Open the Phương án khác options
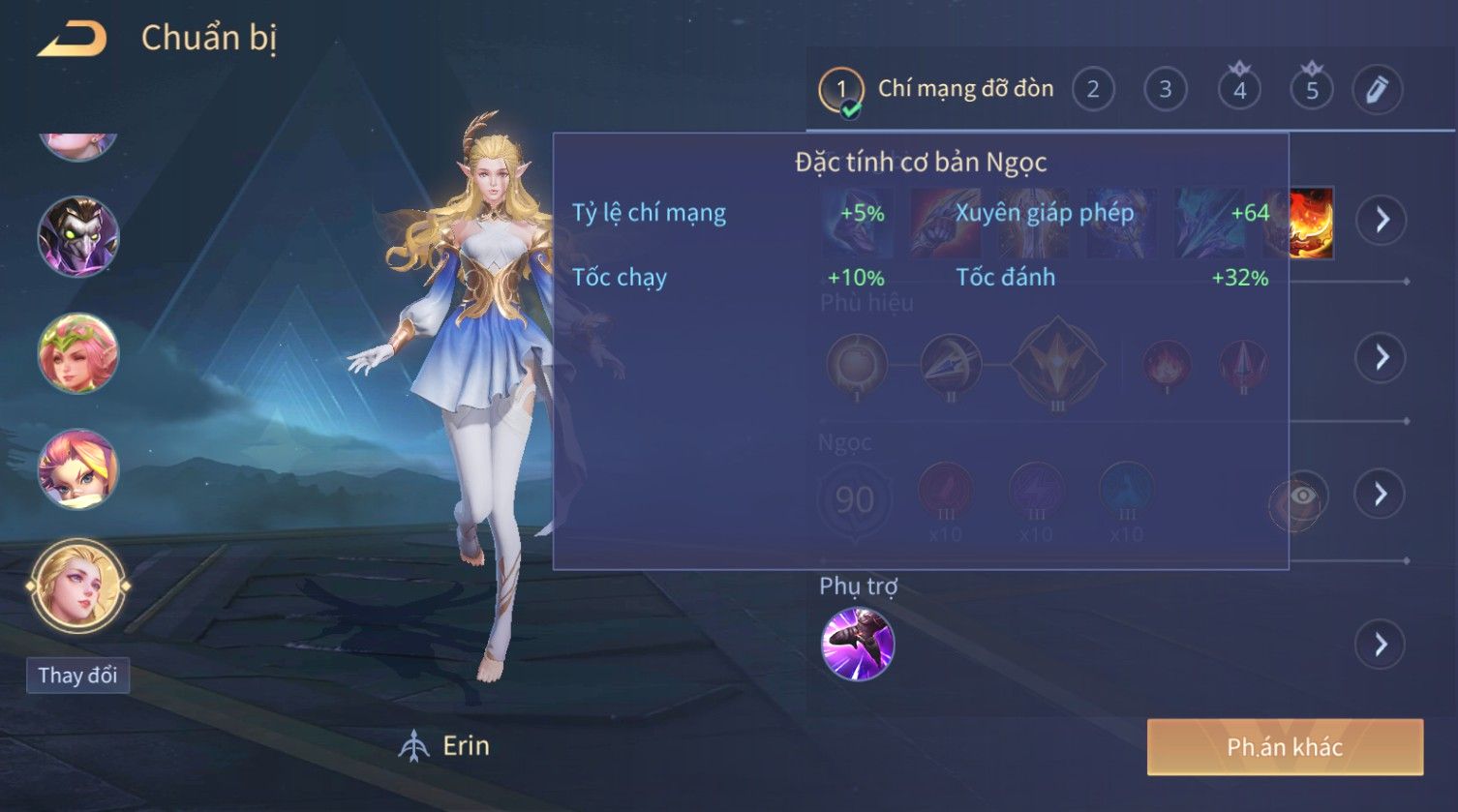This screenshot has height=812, width=1458. 1285,747
